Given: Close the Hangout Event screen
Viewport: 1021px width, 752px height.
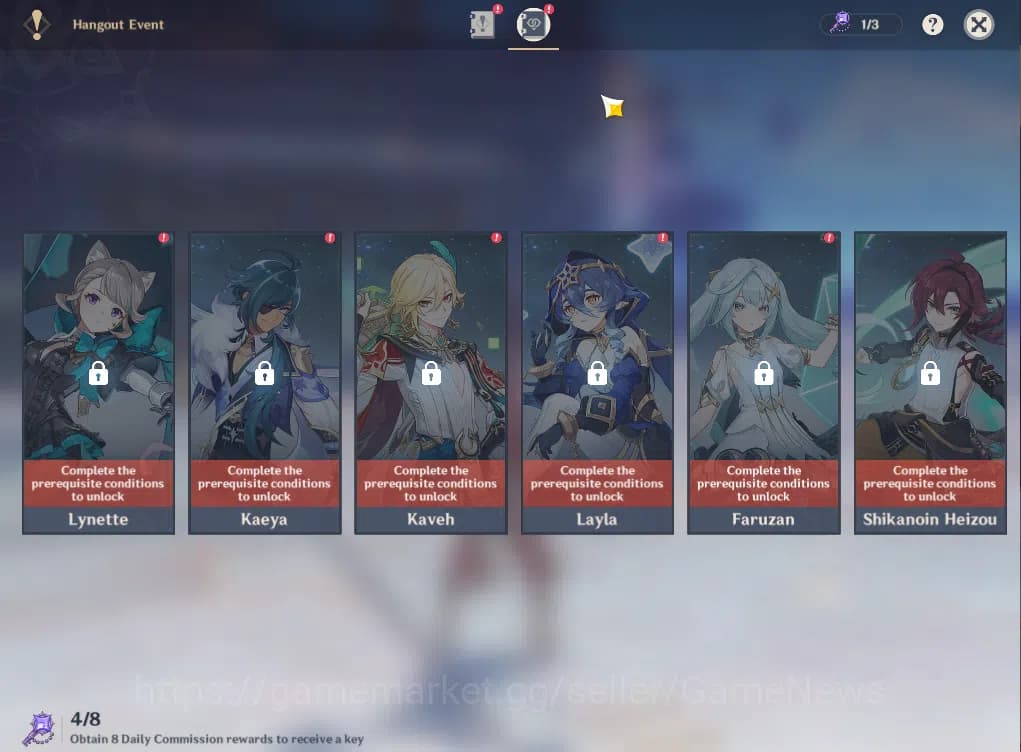Looking at the screenshot, I should tap(978, 25).
